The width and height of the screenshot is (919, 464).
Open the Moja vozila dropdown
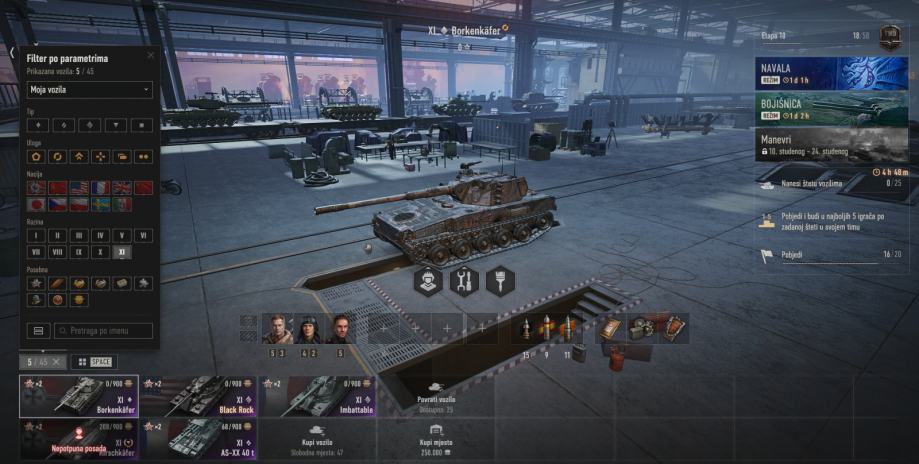click(x=90, y=90)
